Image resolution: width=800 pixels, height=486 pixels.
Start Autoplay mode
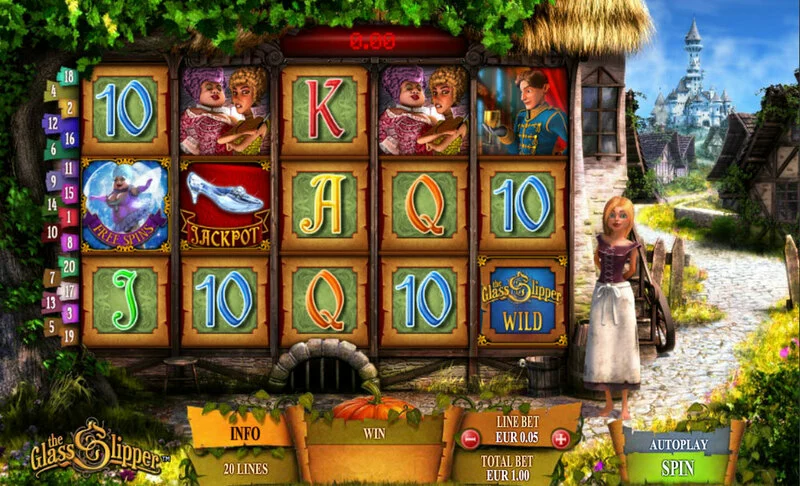[679, 440]
